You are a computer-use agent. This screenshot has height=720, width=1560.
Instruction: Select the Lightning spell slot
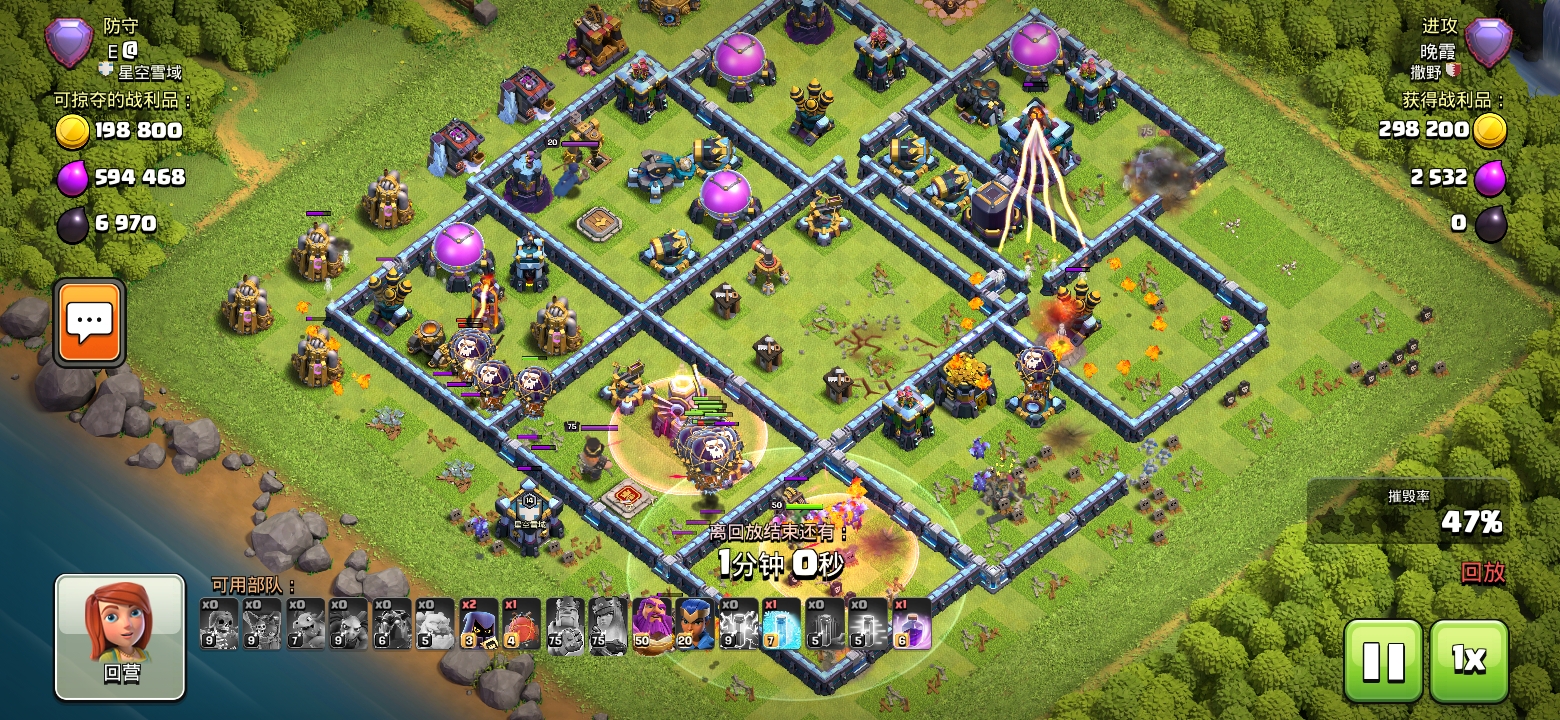click(738, 624)
